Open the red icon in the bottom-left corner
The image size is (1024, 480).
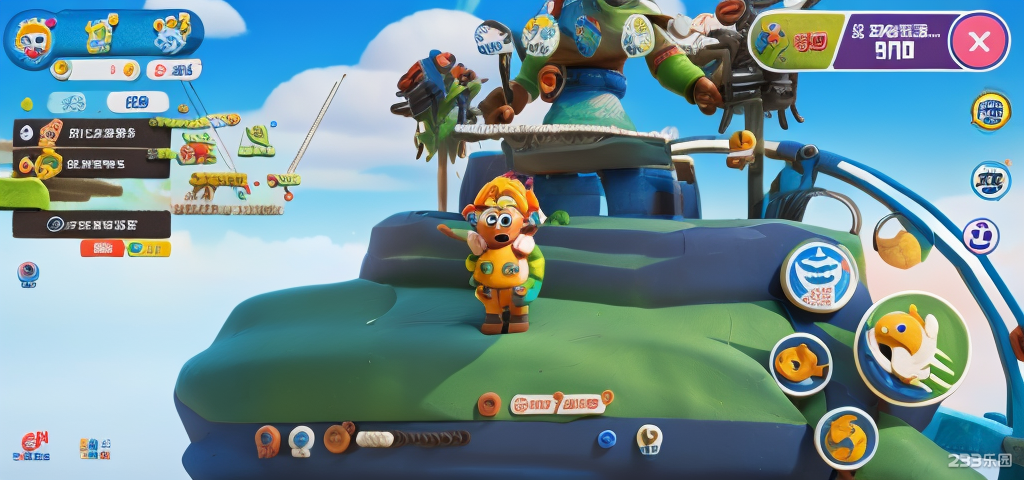35,446
